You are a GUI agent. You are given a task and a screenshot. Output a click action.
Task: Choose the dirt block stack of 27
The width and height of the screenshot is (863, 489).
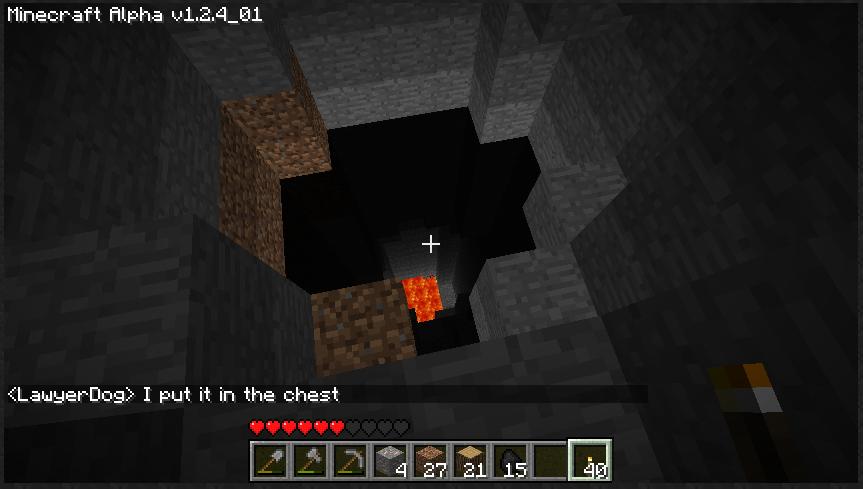pos(429,460)
